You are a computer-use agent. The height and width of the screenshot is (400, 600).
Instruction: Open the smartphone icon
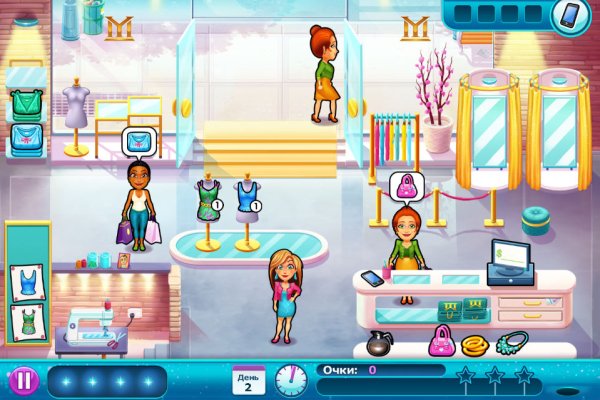[569, 16]
